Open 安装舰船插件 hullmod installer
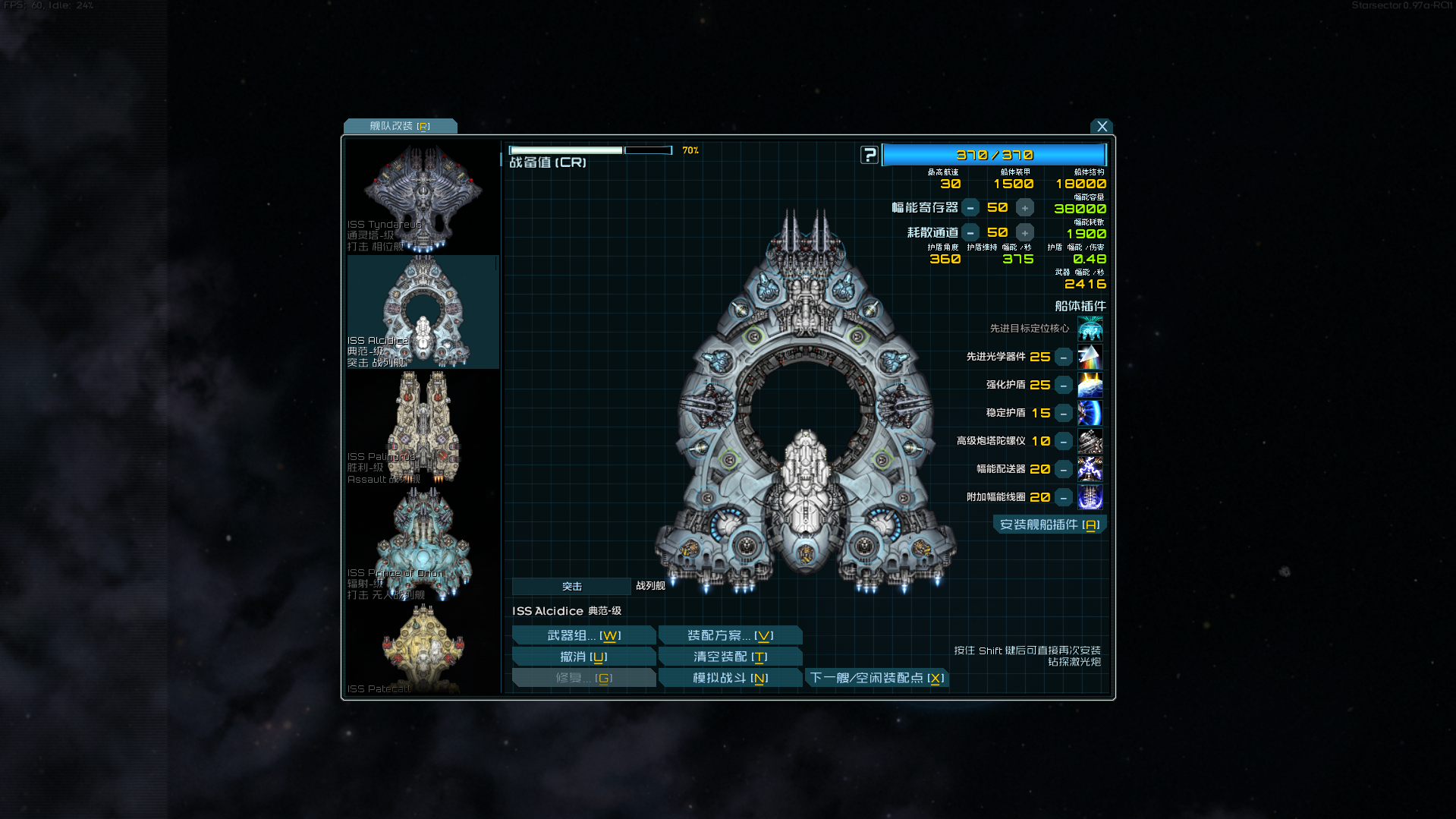The width and height of the screenshot is (1456, 819). click(x=1049, y=525)
